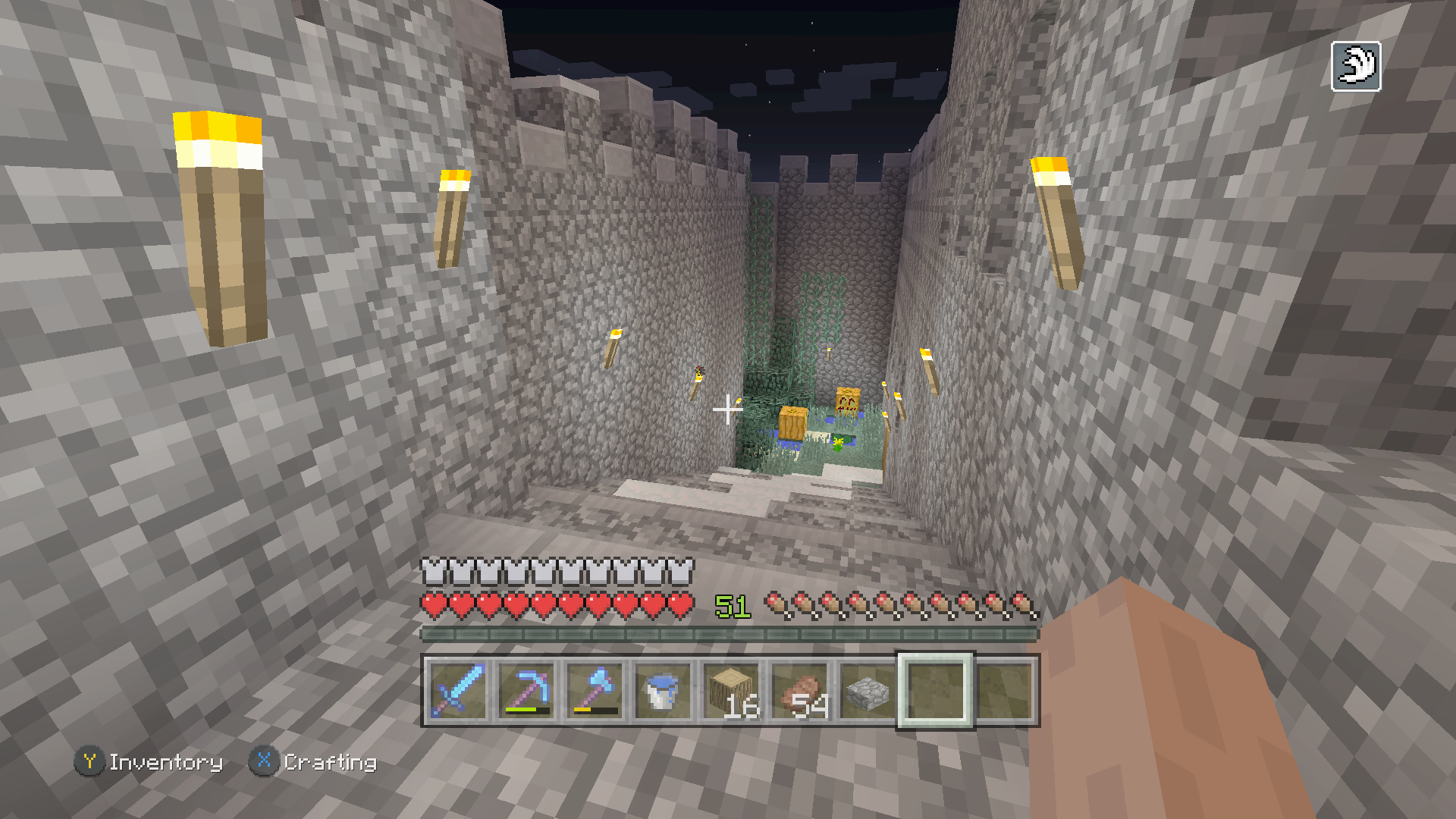Click the status effect icon

(x=1356, y=67)
